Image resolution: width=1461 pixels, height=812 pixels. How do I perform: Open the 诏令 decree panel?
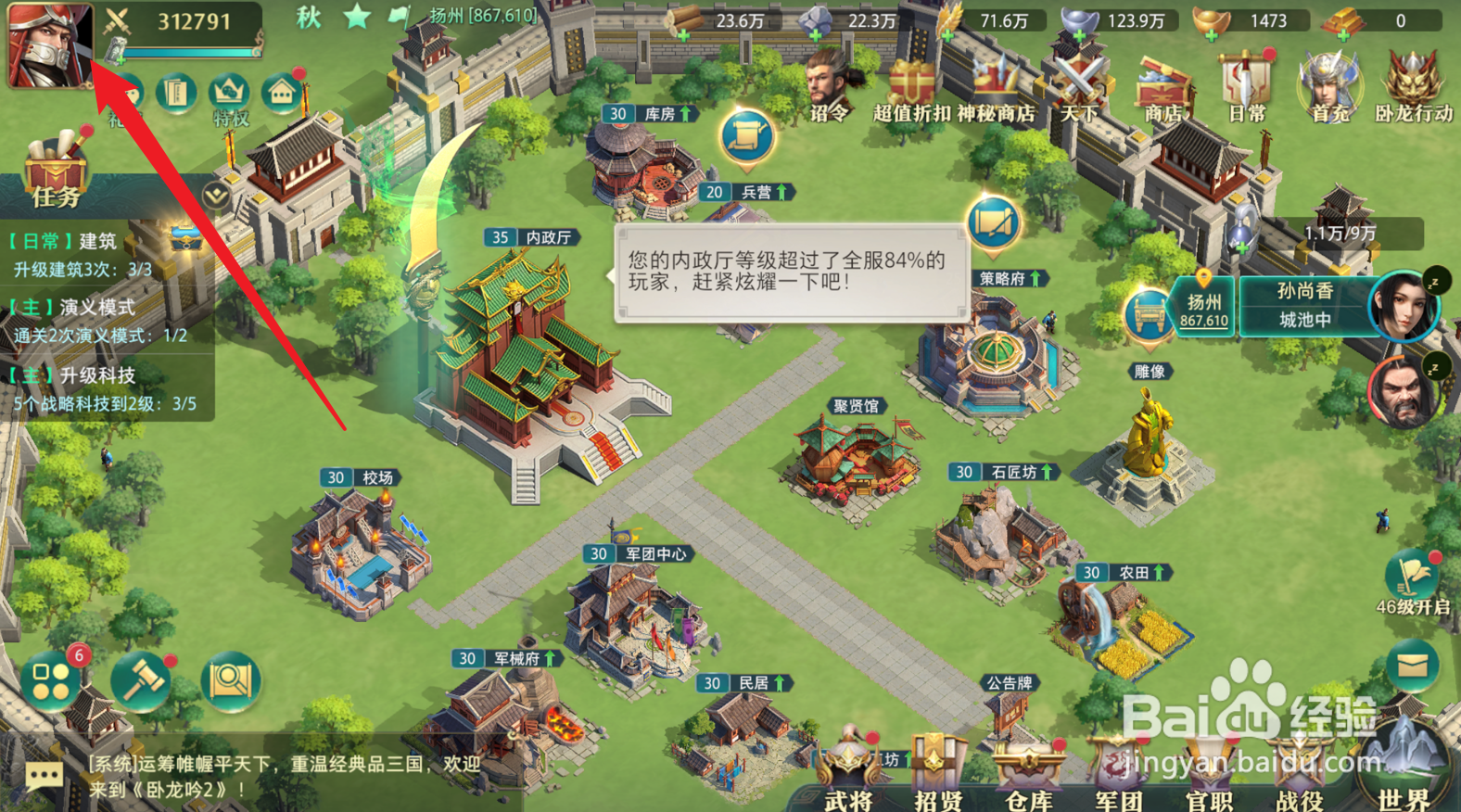[x=827, y=83]
